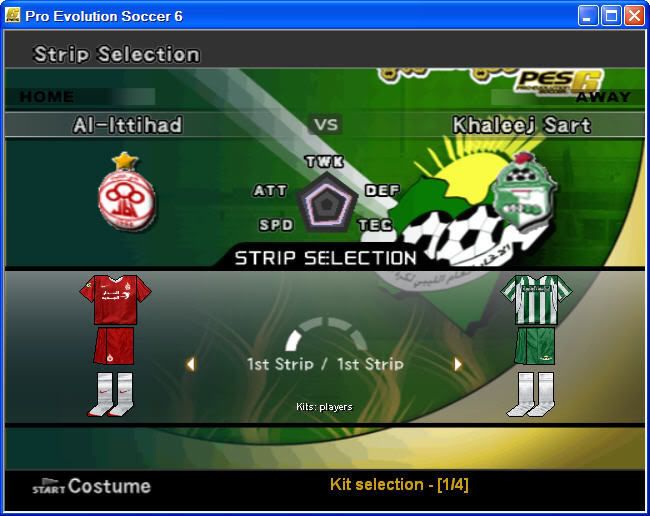The image size is (650, 516).
Task: Minimize the game window
Action: coord(588,15)
